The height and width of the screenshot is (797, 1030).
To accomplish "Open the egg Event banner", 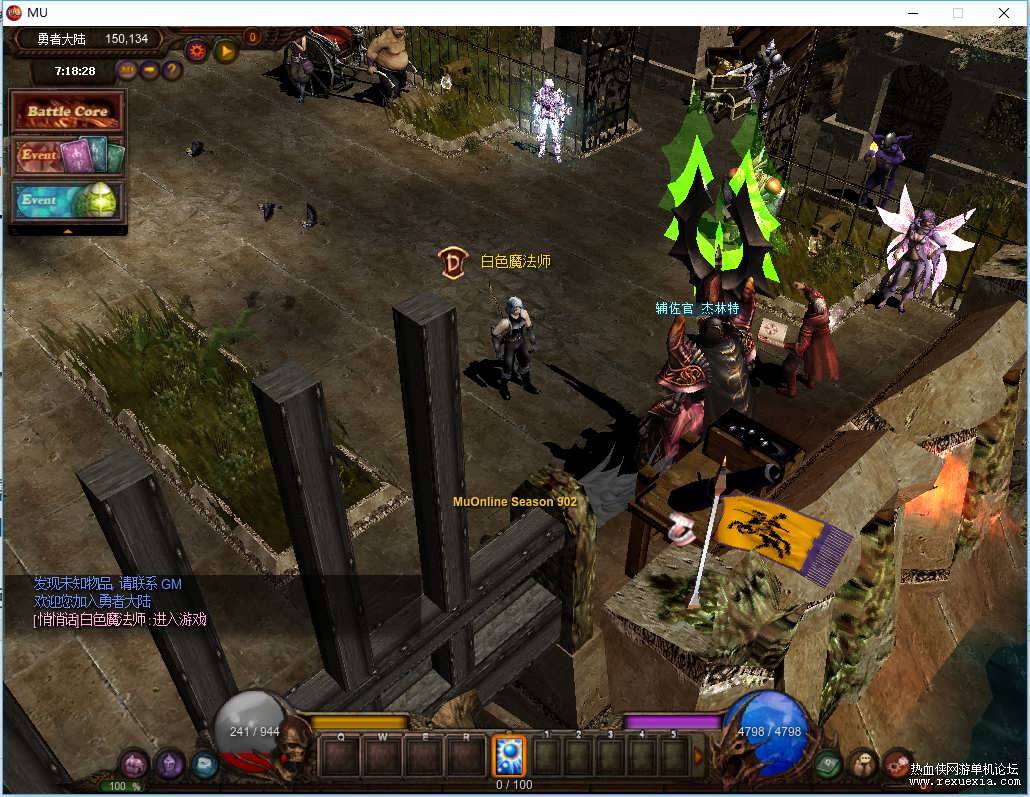I will [x=67, y=200].
